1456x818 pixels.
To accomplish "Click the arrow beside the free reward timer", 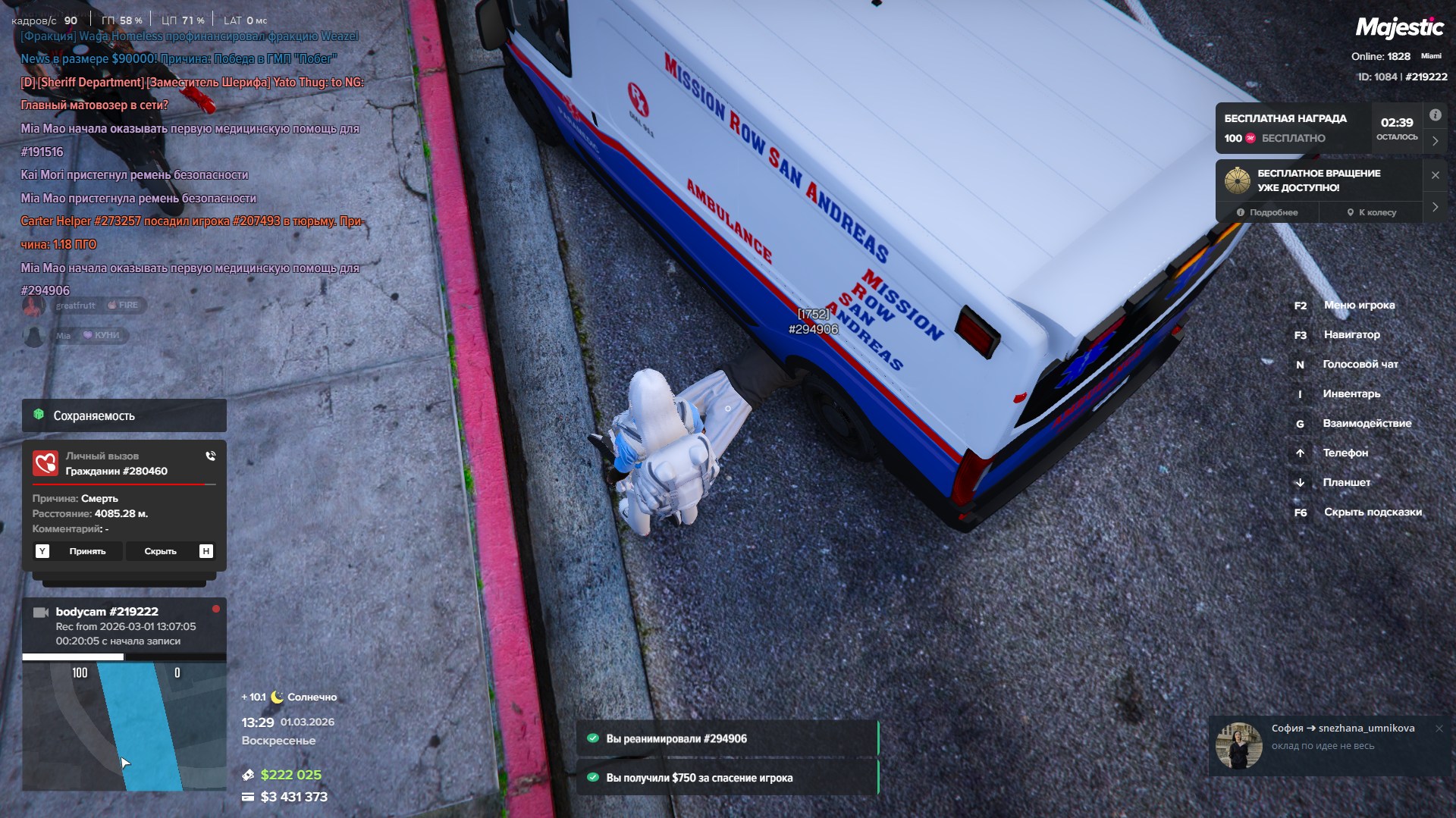I will pyautogui.click(x=1435, y=141).
